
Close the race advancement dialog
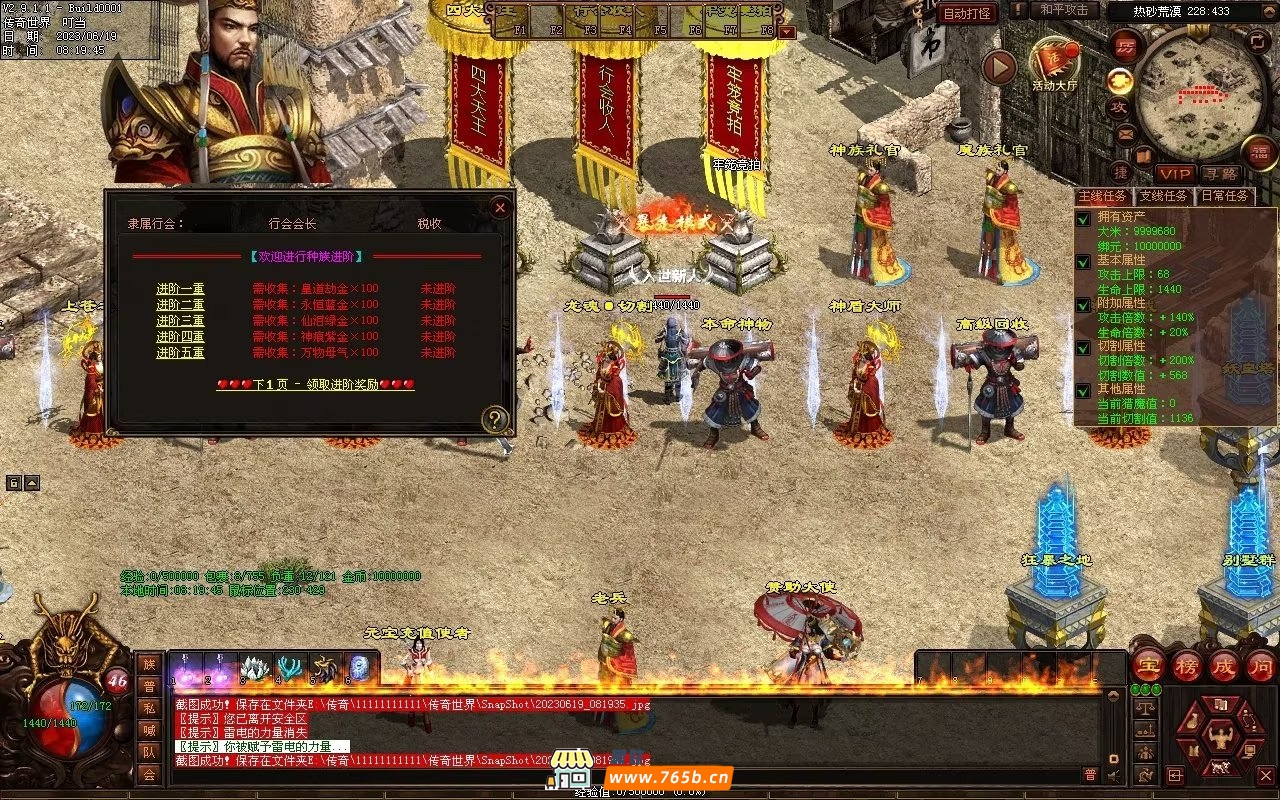click(x=500, y=207)
